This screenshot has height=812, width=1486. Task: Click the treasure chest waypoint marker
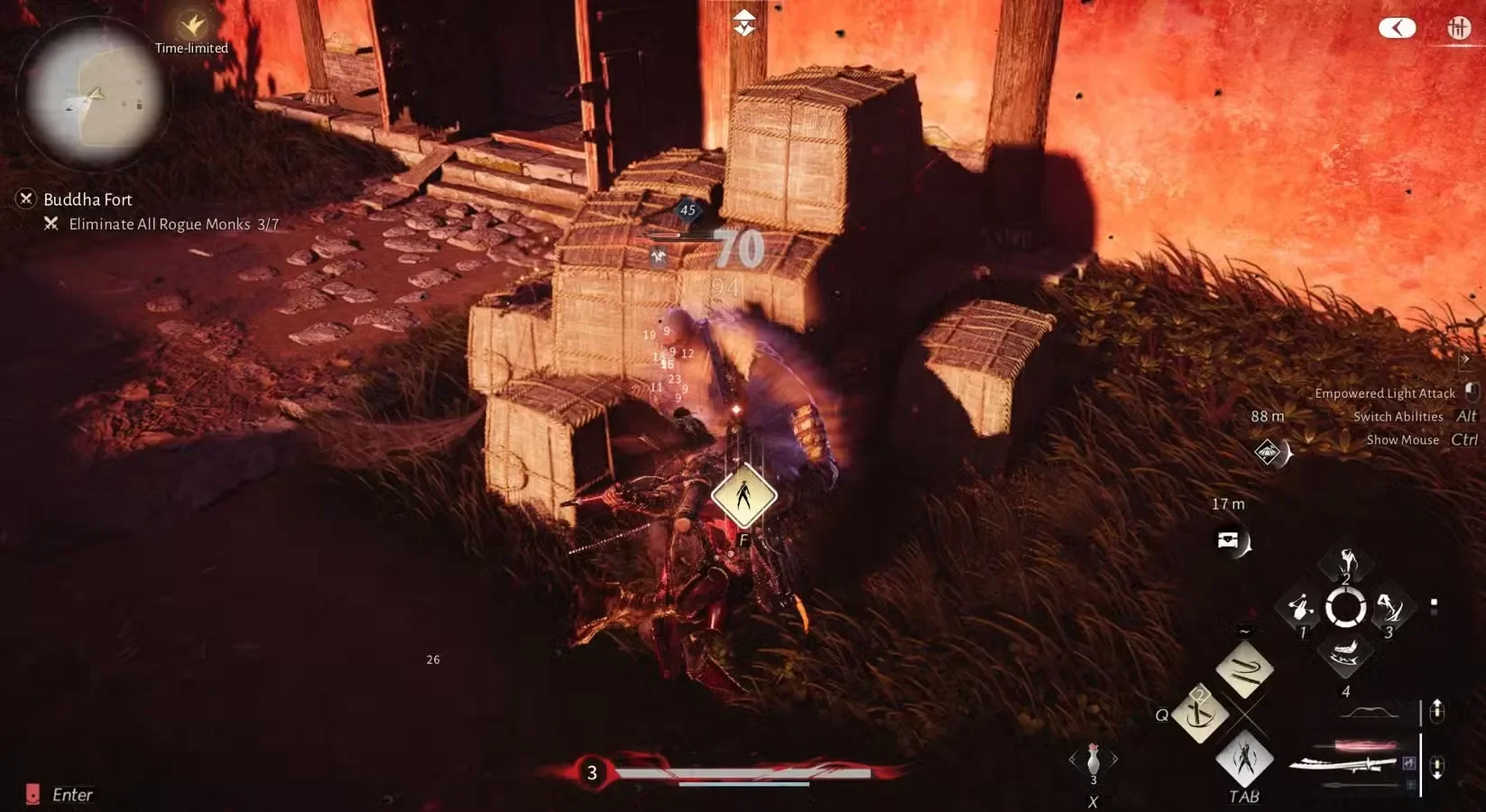(1230, 540)
